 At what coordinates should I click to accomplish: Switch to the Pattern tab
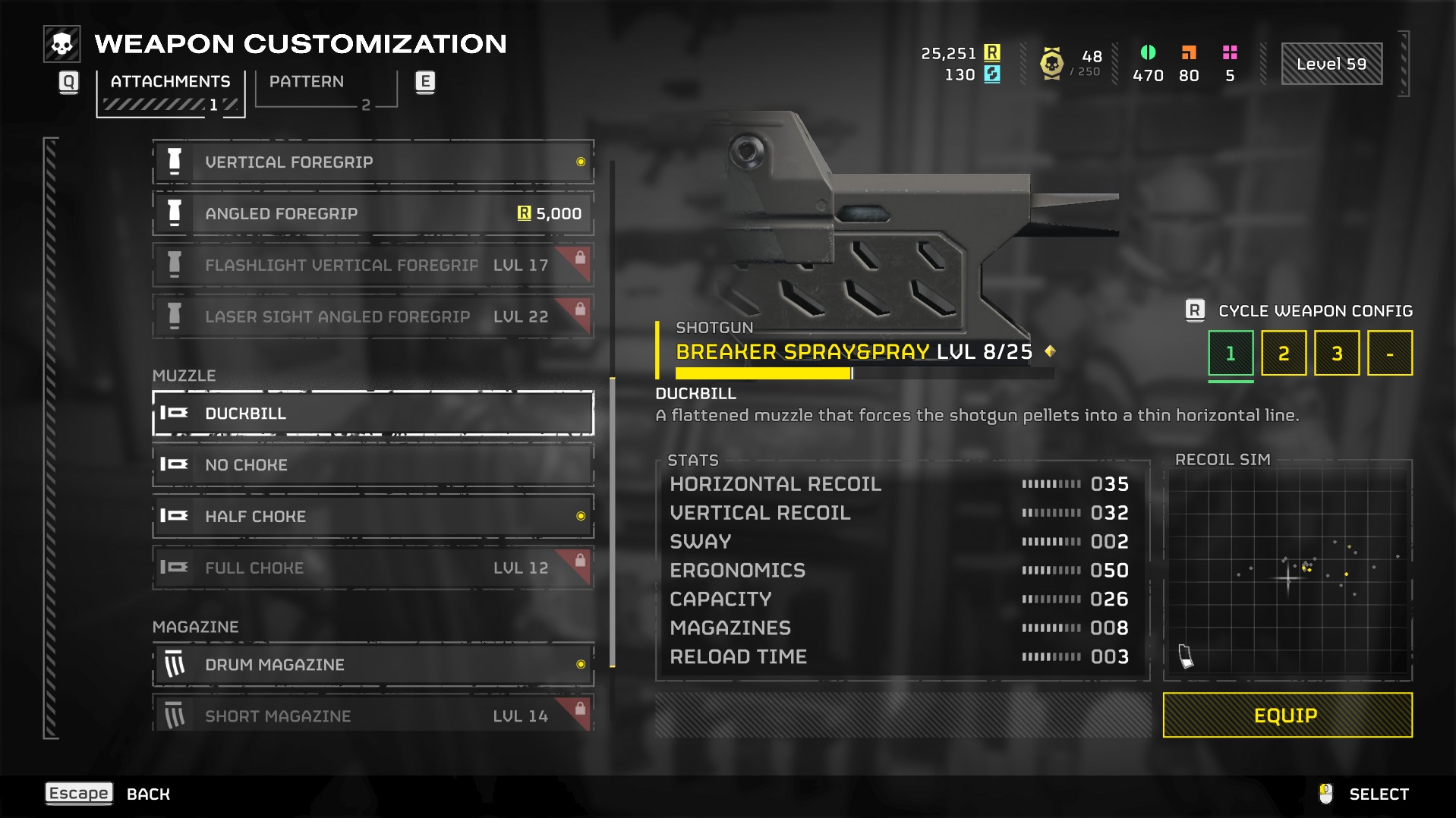pos(326,89)
